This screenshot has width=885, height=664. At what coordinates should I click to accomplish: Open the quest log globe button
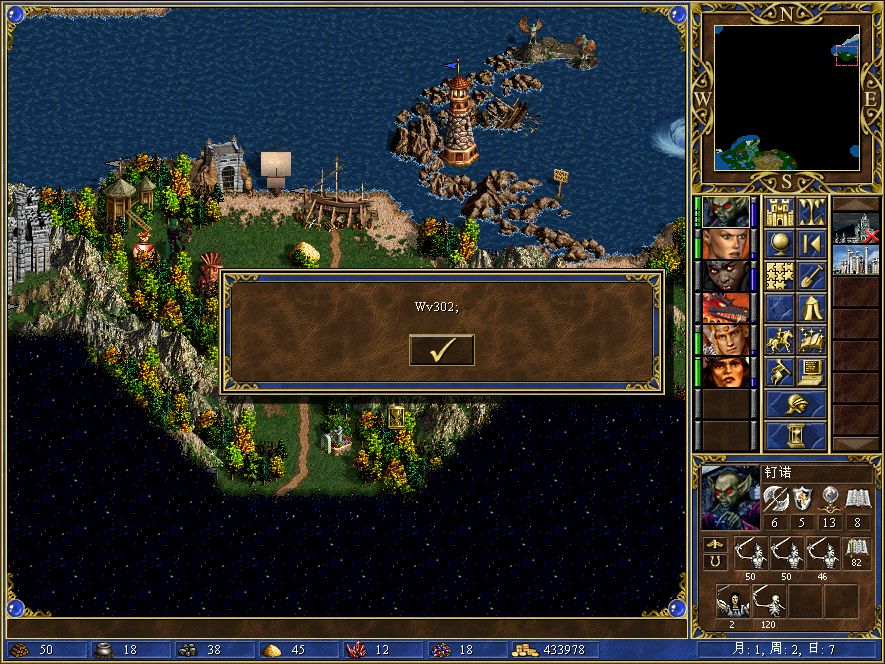pyautogui.click(x=780, y=244)
